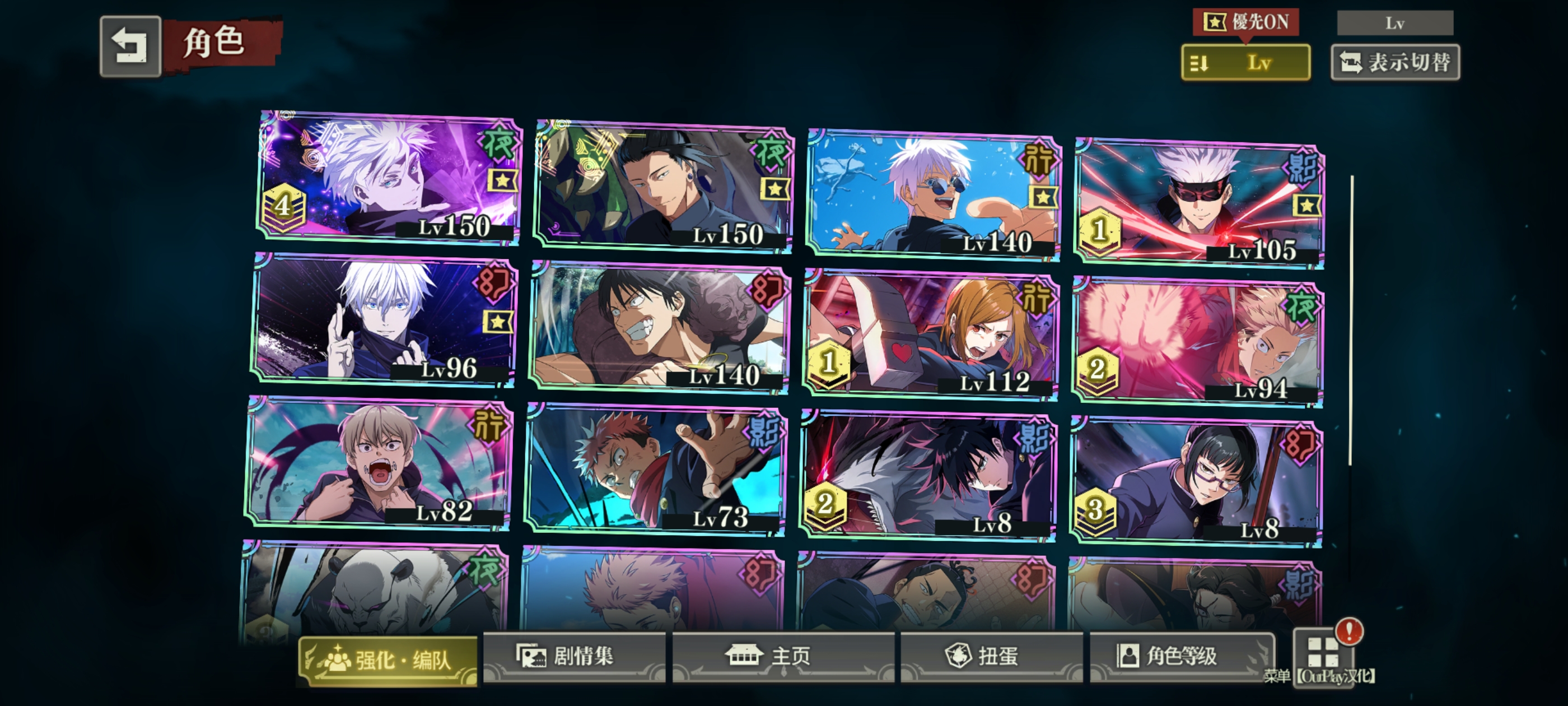Open the 扭蛋 gacha tab
Image resolution: width=1568 pixels, height=706 pixels.
click(x=991, y=656)
